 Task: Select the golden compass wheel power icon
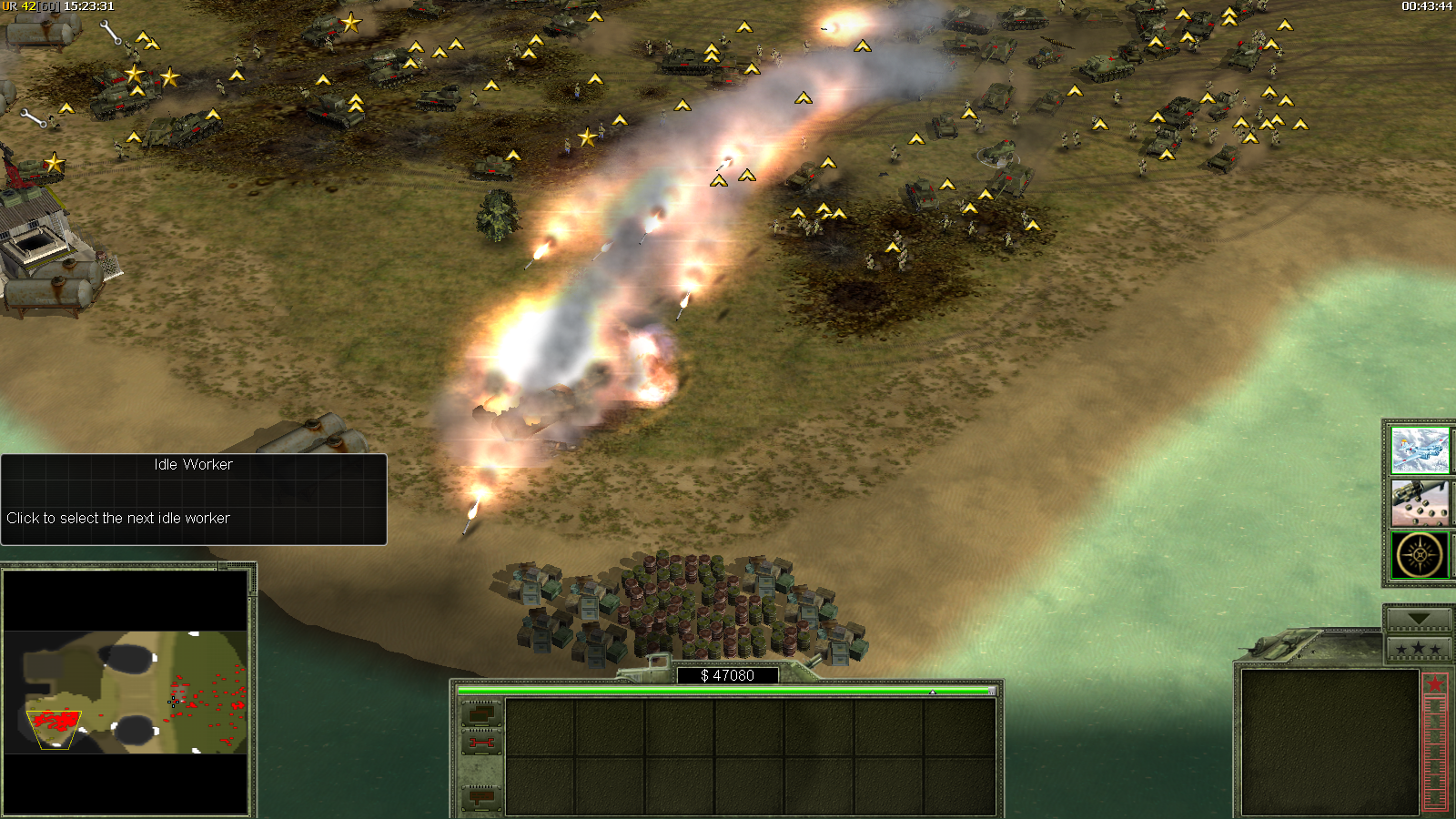point(1419,555)
